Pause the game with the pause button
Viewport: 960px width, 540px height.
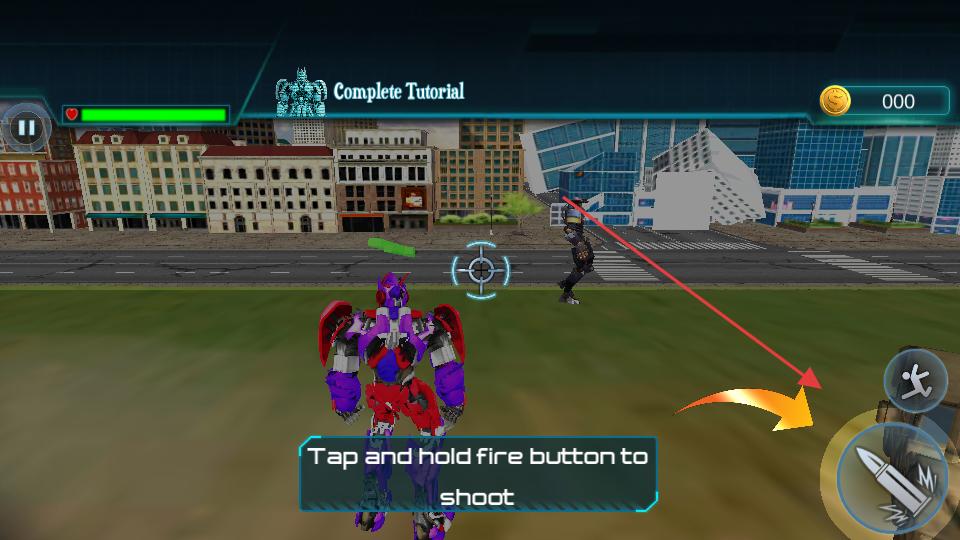click(27, 127)
